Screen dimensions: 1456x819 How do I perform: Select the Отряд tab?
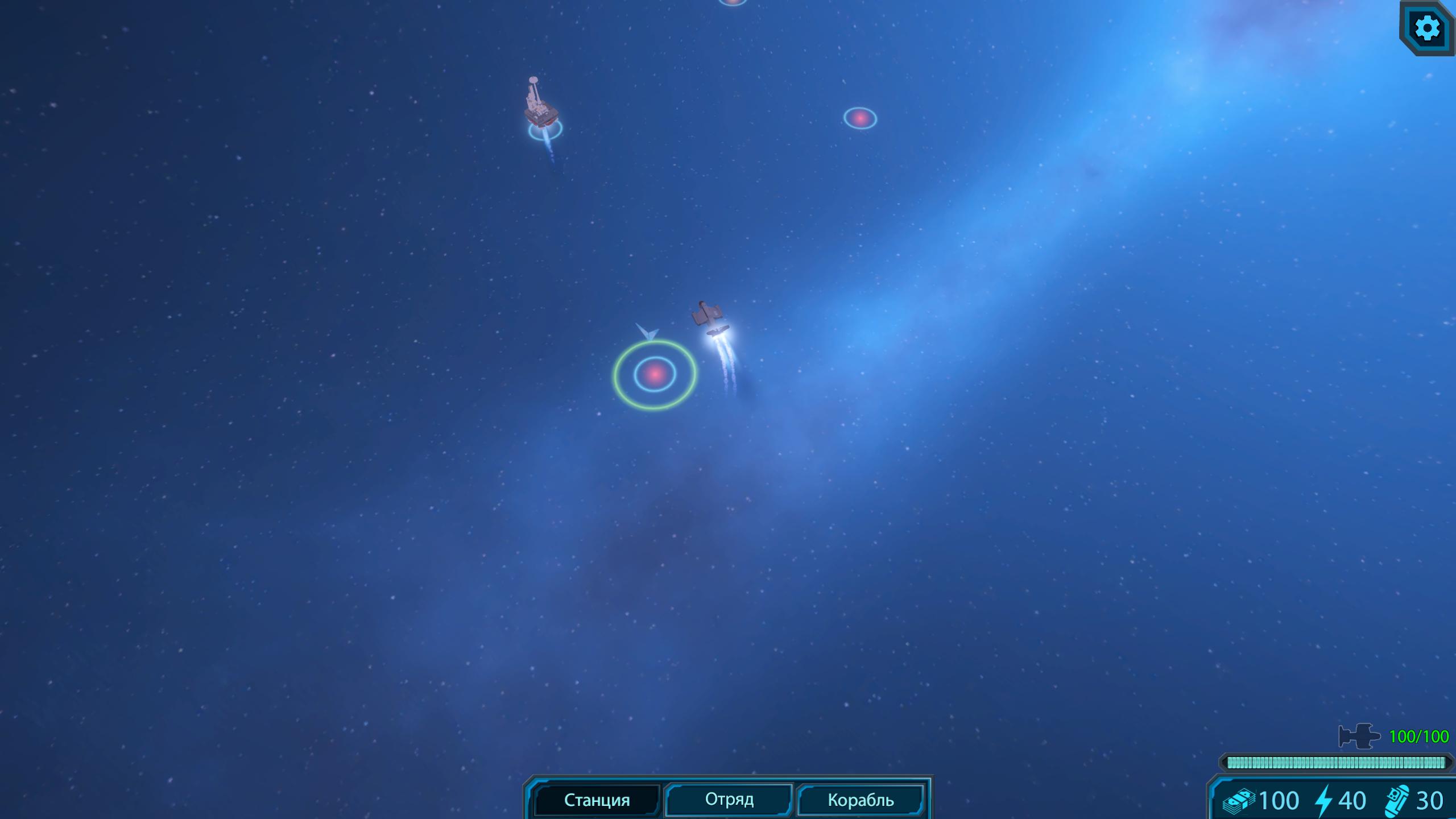(729, 799)
